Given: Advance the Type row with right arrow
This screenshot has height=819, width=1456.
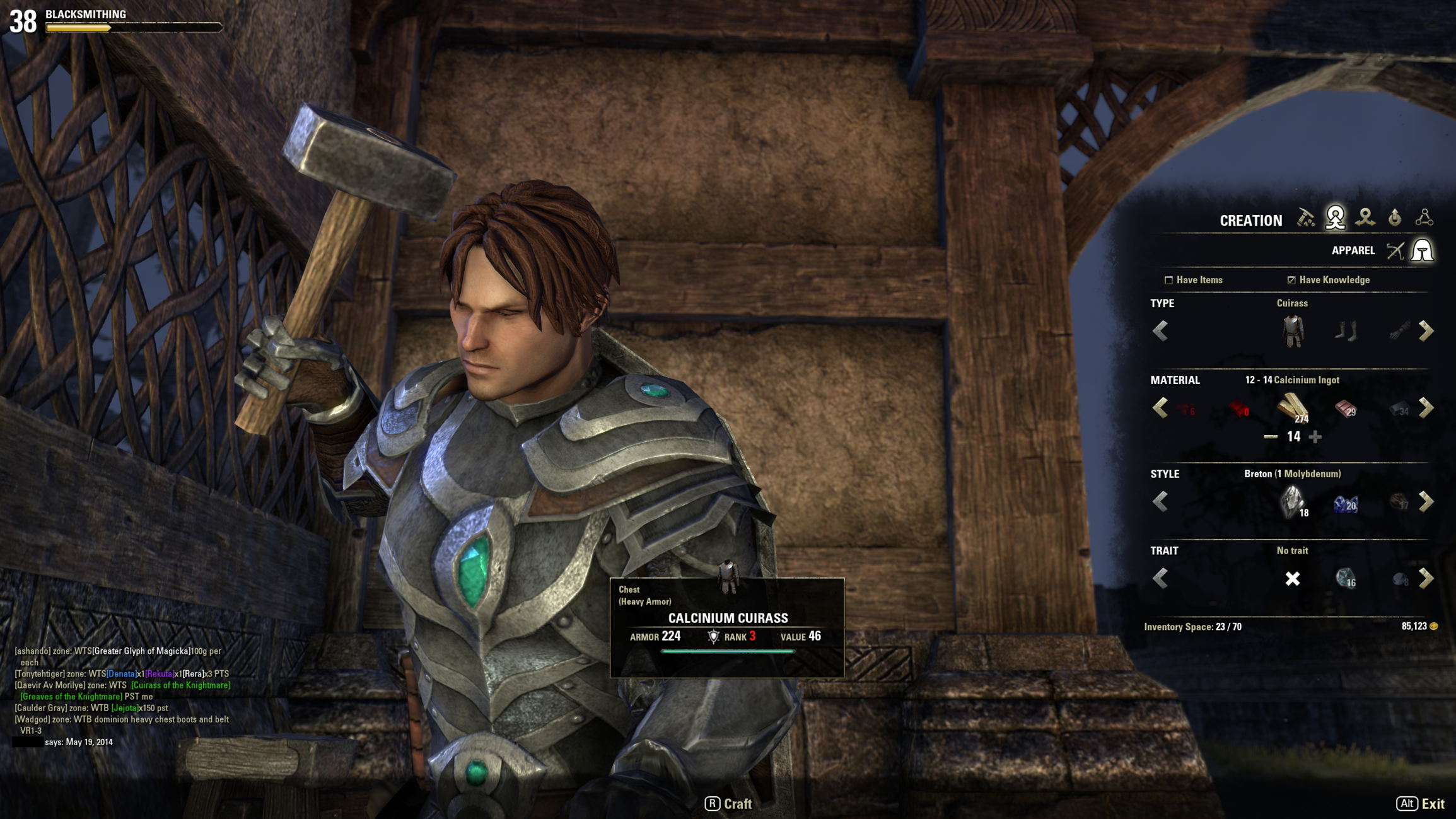Looking at the screenshot, I should (x=1426, y=331).
